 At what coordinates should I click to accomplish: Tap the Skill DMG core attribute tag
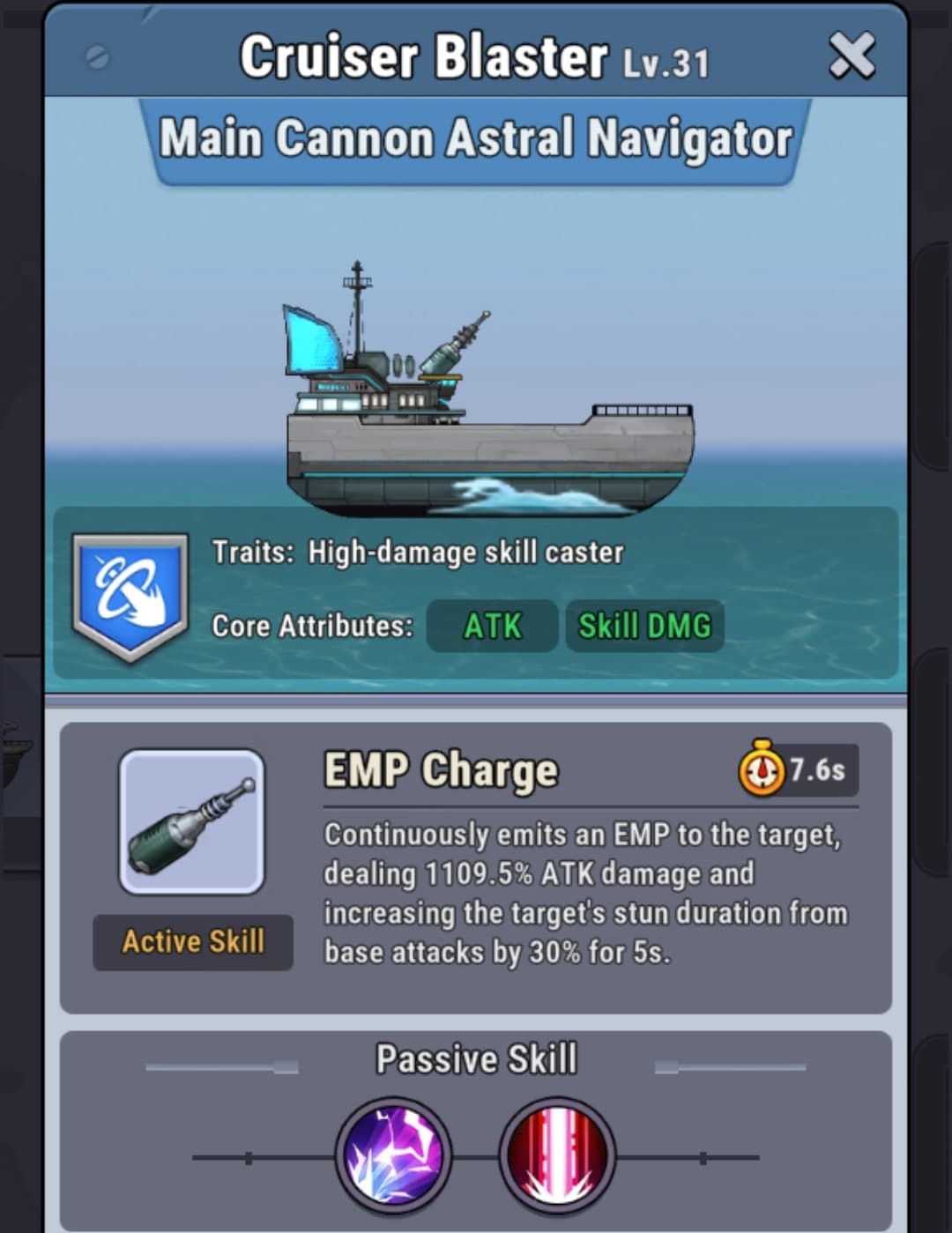pyautogui.click(x=644, y=626)
